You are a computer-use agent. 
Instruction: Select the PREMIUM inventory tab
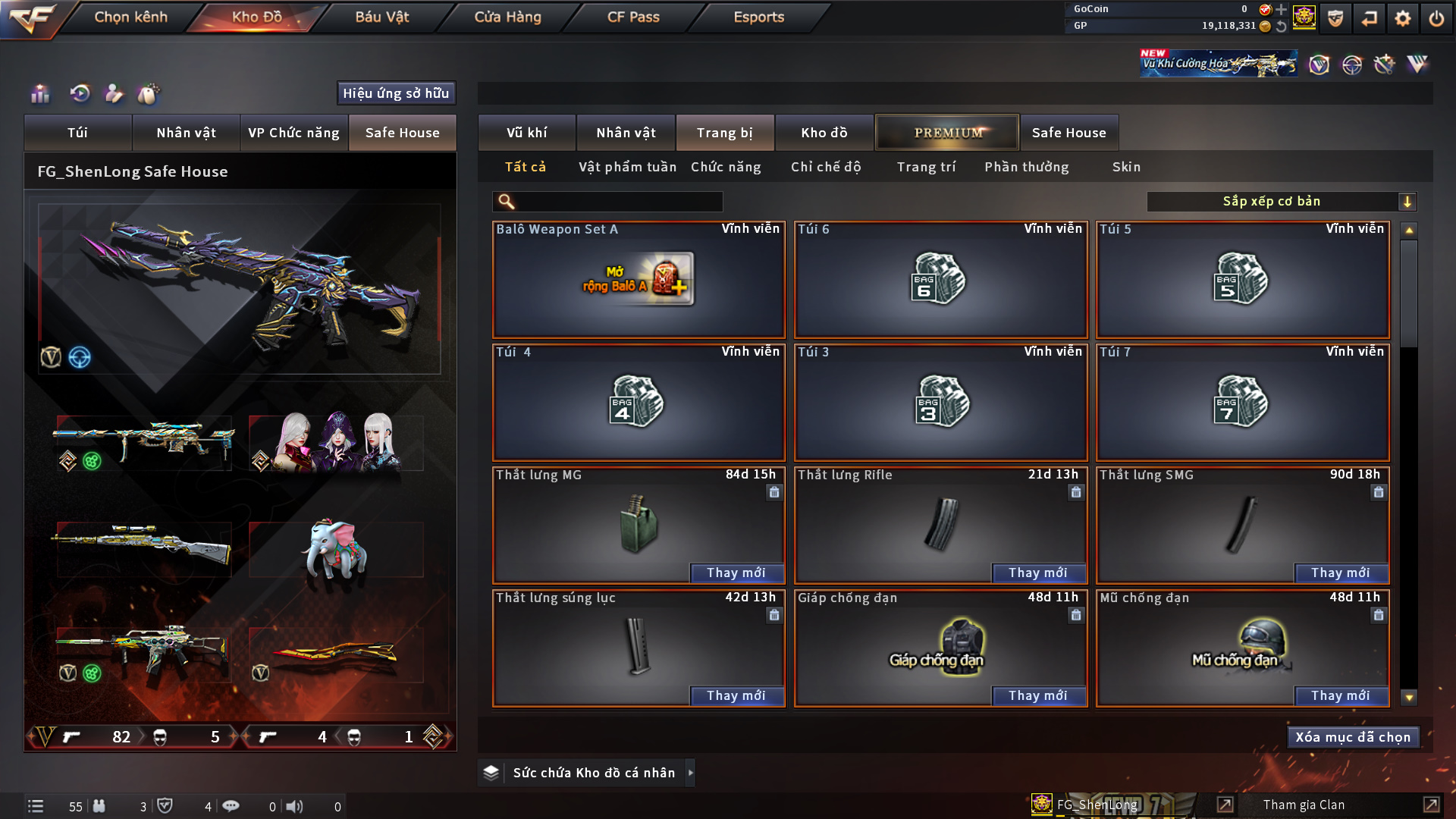tap(947, 133)
